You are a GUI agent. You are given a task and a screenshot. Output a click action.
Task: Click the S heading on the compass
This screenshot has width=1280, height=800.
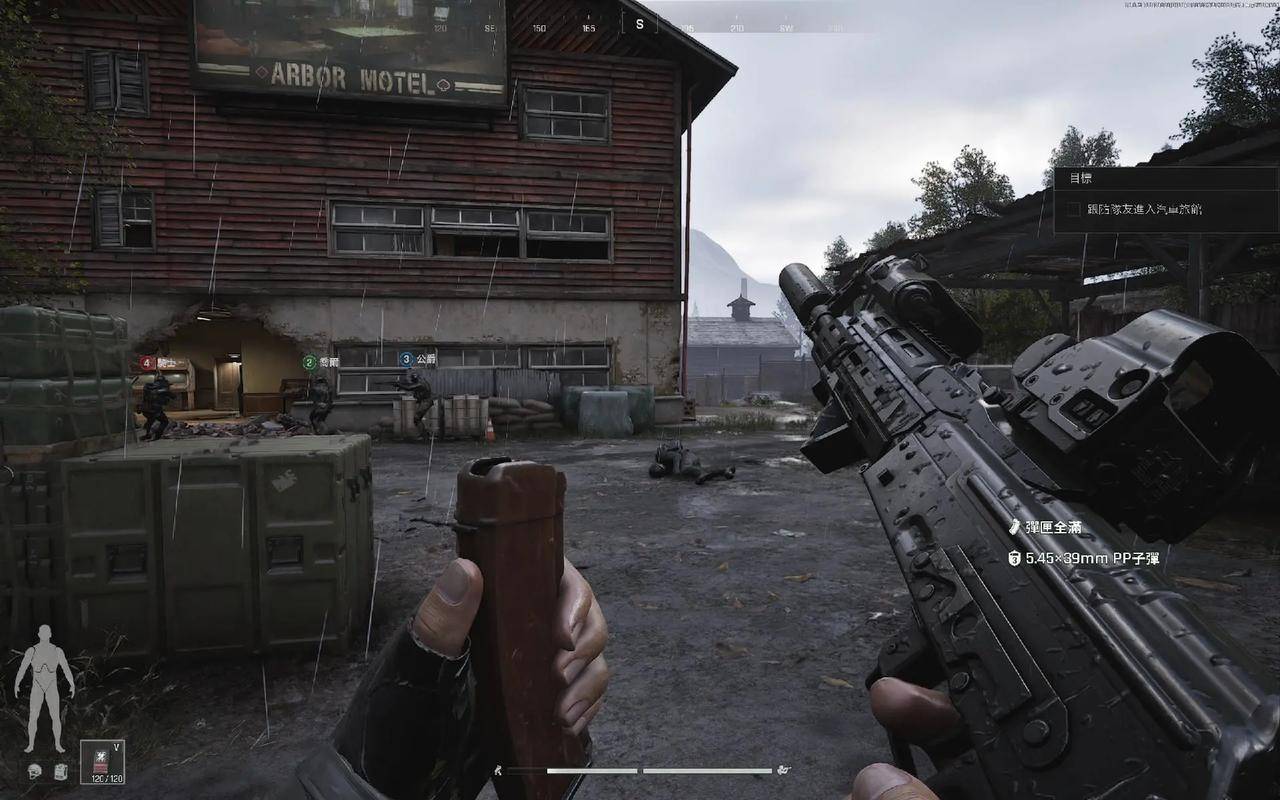click(639, 24)
